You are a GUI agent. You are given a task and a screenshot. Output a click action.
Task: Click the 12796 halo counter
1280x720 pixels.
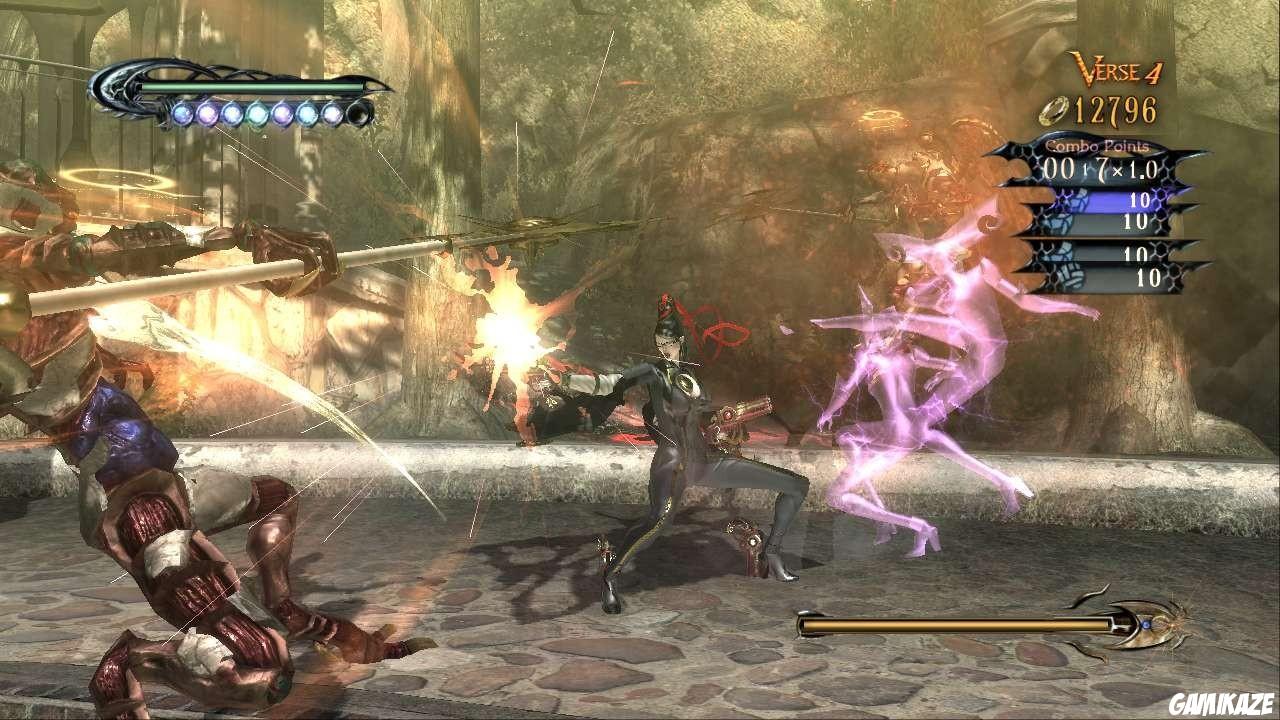click(x=1115, y=110)
